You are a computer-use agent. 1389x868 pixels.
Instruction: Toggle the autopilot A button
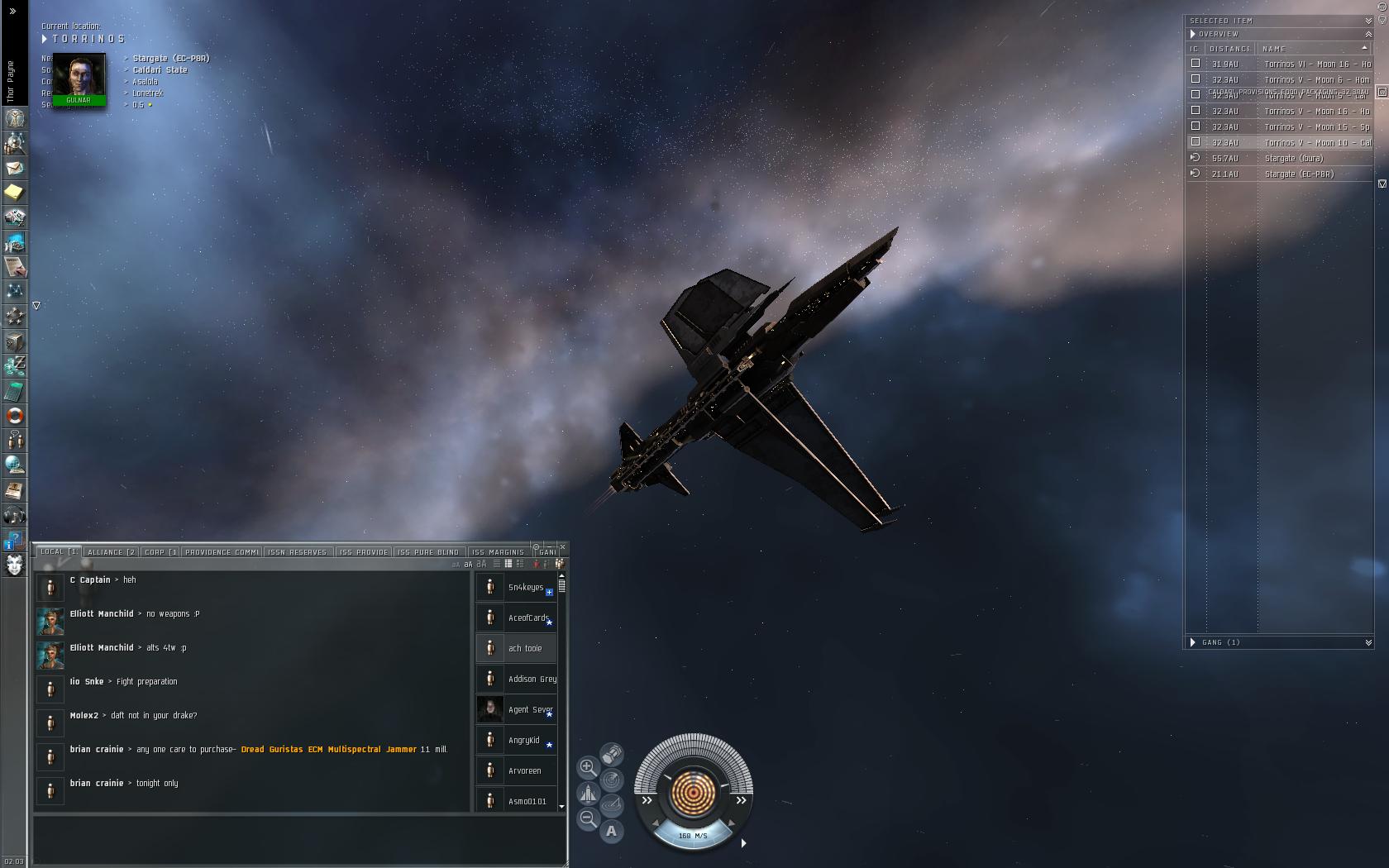[611, 832]
